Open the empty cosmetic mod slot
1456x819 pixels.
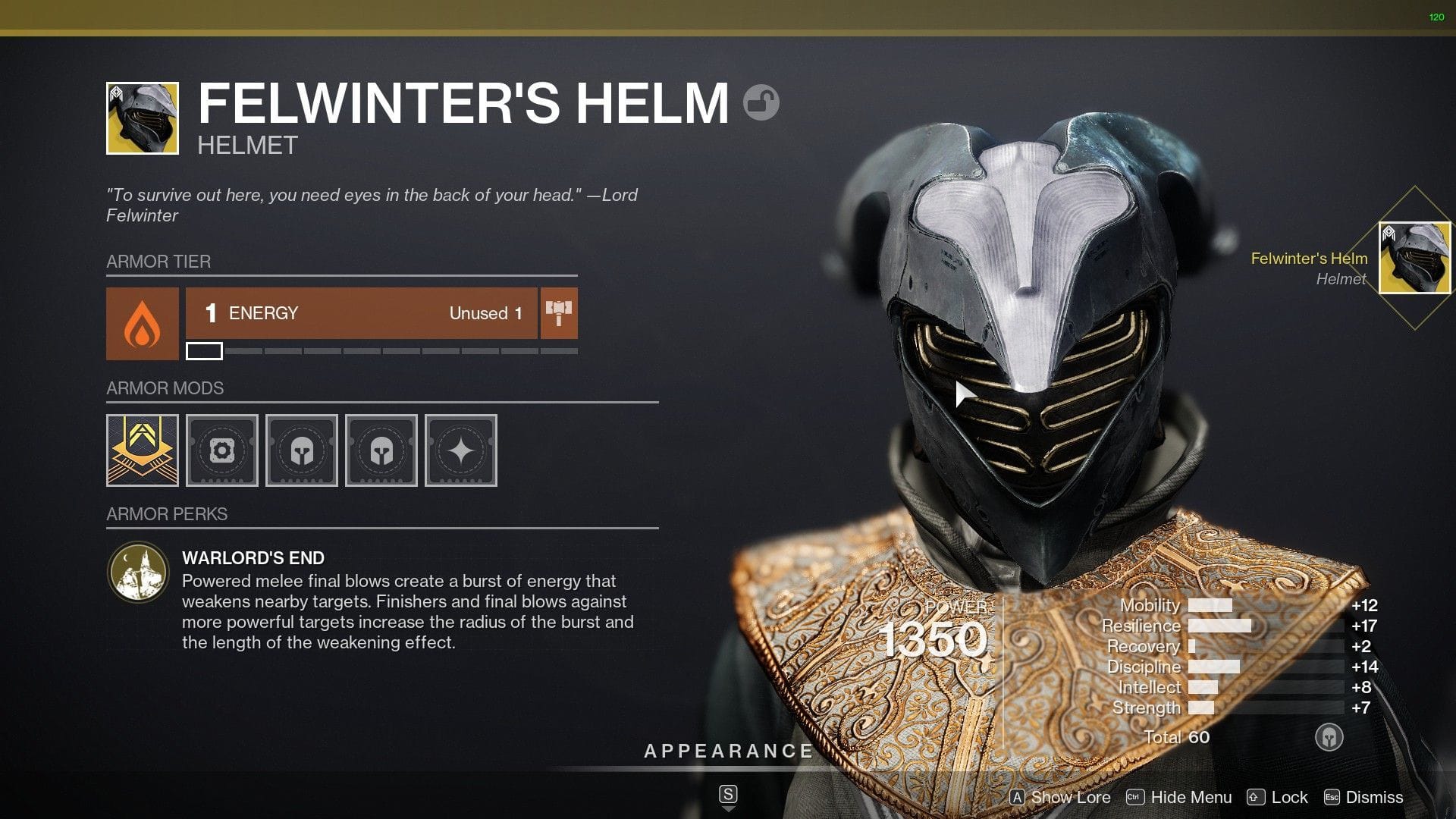[x=460, y=450]
